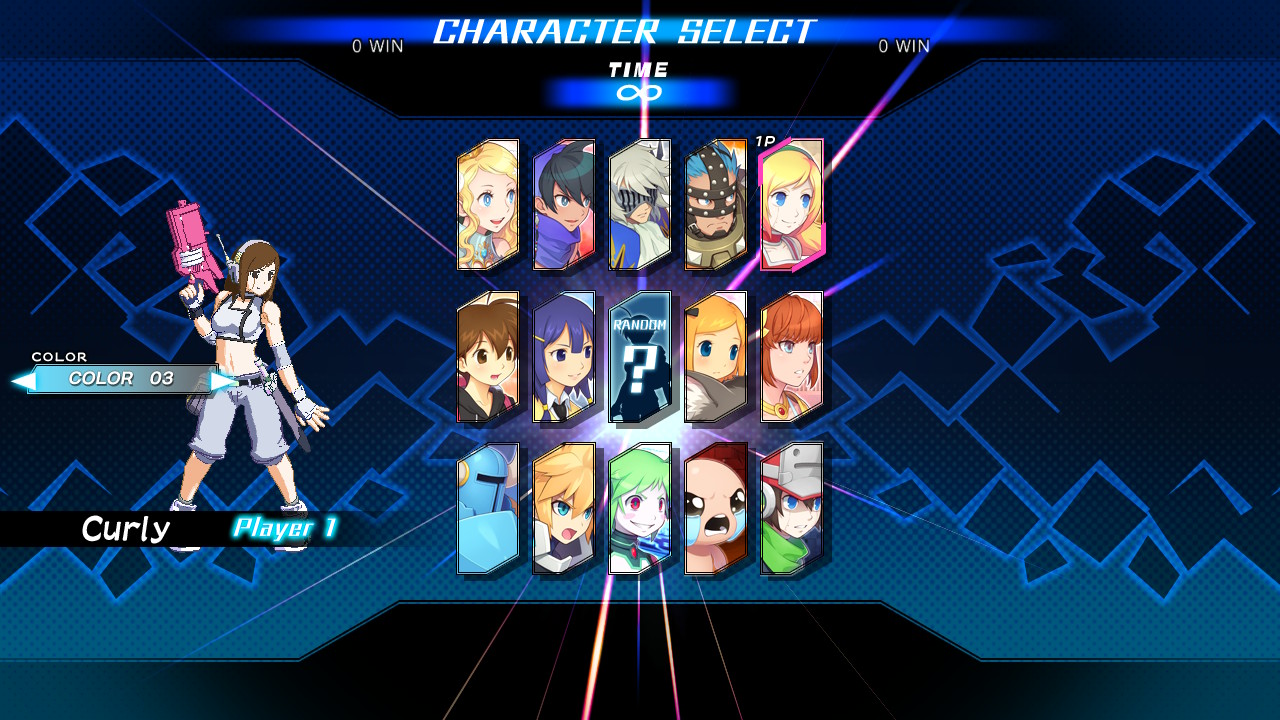The width and height of the screenshot is (1280, 720).
Task: Choose the black-haired fighter with purple scarf
Action: [564, 205]
